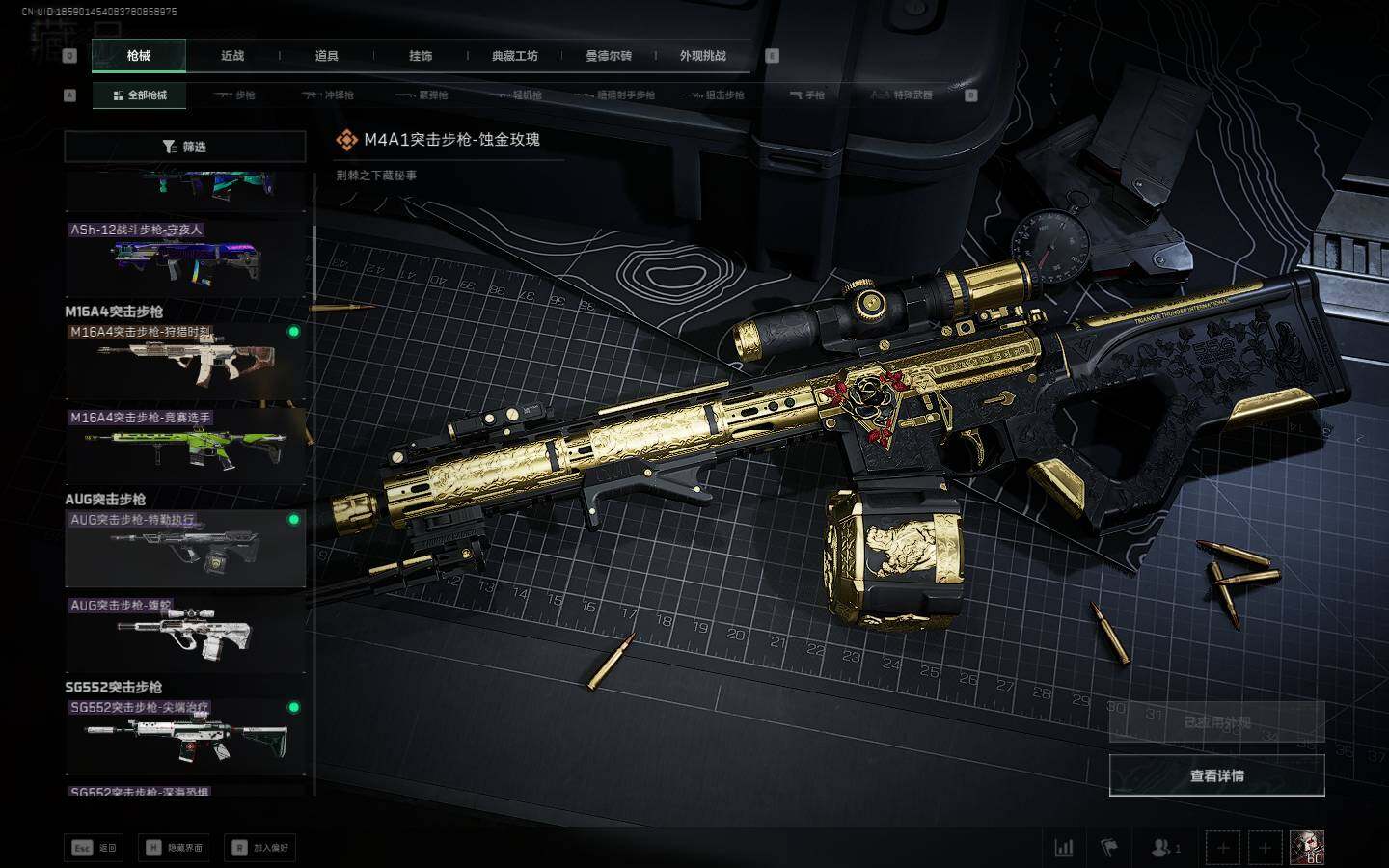Switch to the 近战 melee tab

coord(232,56)
